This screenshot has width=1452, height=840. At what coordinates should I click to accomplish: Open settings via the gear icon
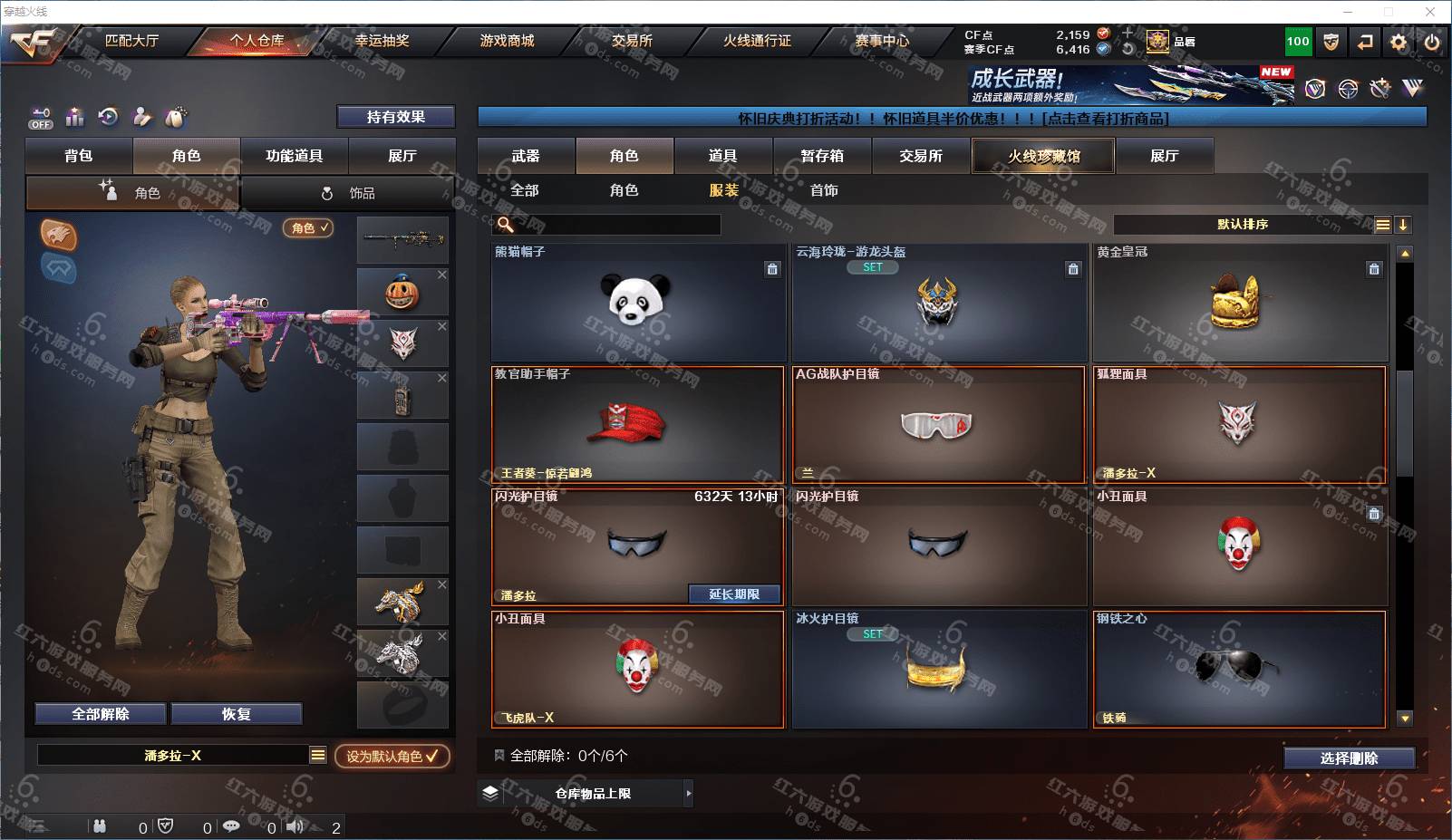pyautogui.click(x=1399, y=42)
